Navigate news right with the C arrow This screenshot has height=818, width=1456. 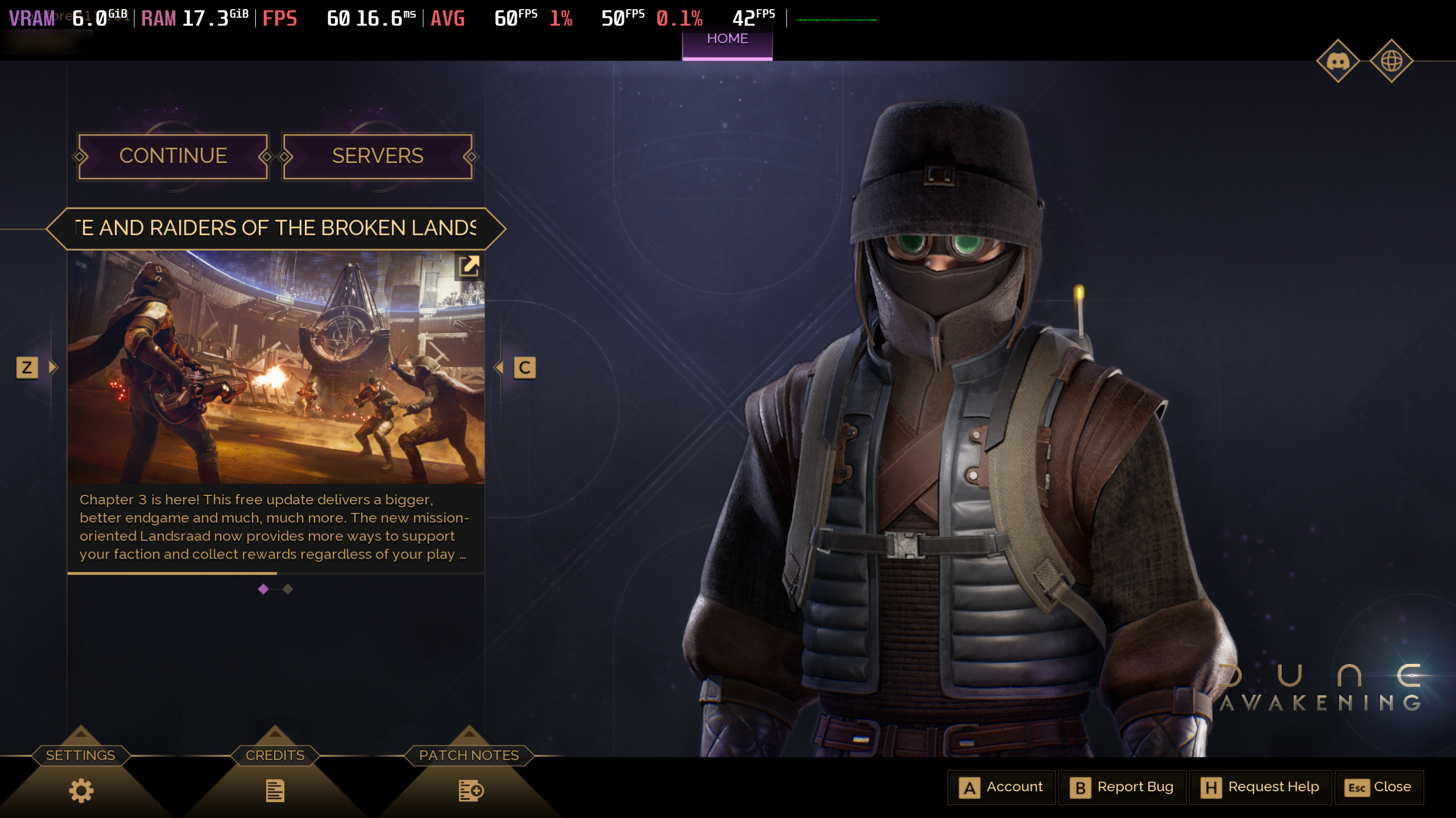524,367
